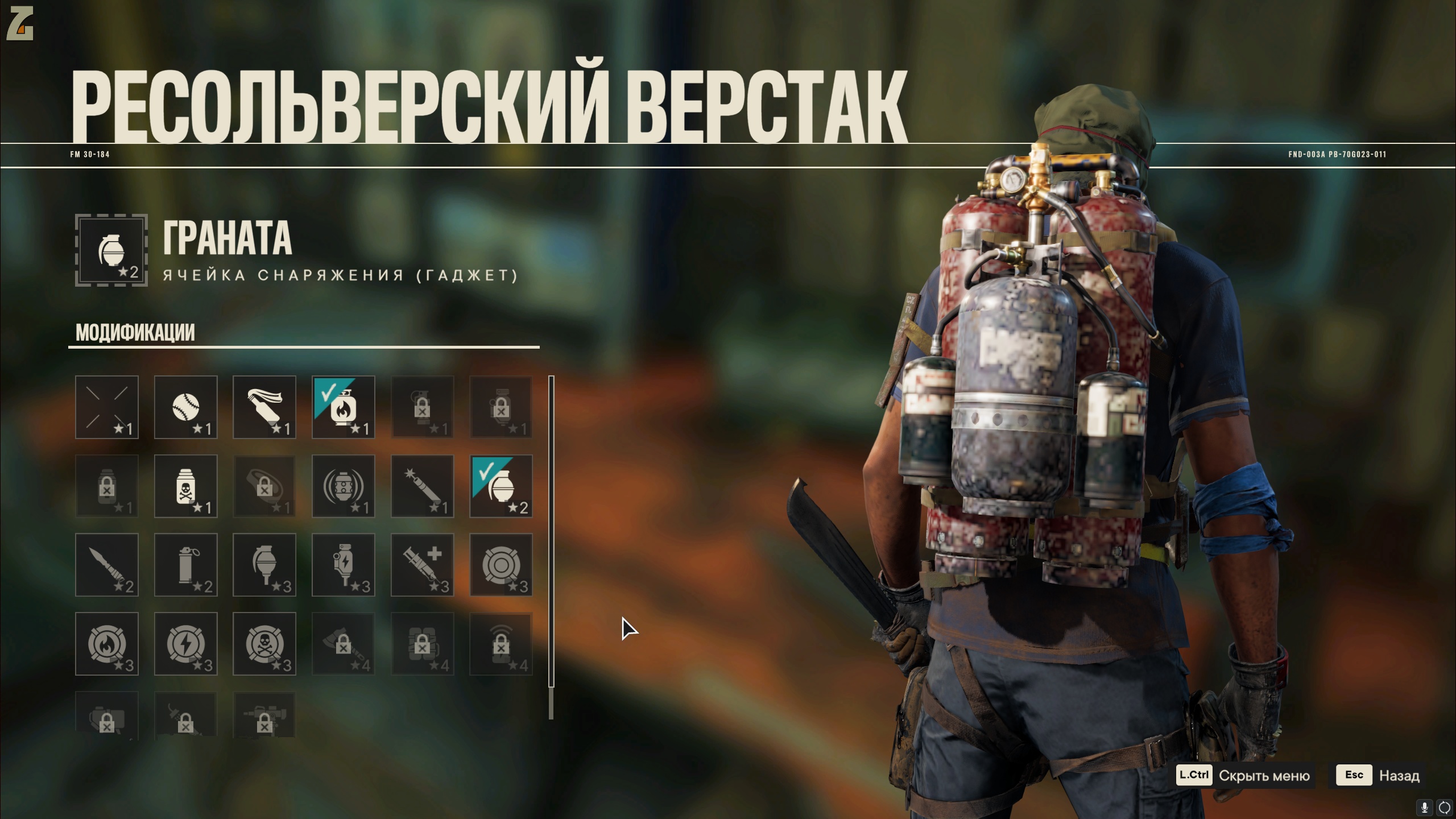
Task: Select the vibrating proximity explosive gadget
Action: point(343,486)
